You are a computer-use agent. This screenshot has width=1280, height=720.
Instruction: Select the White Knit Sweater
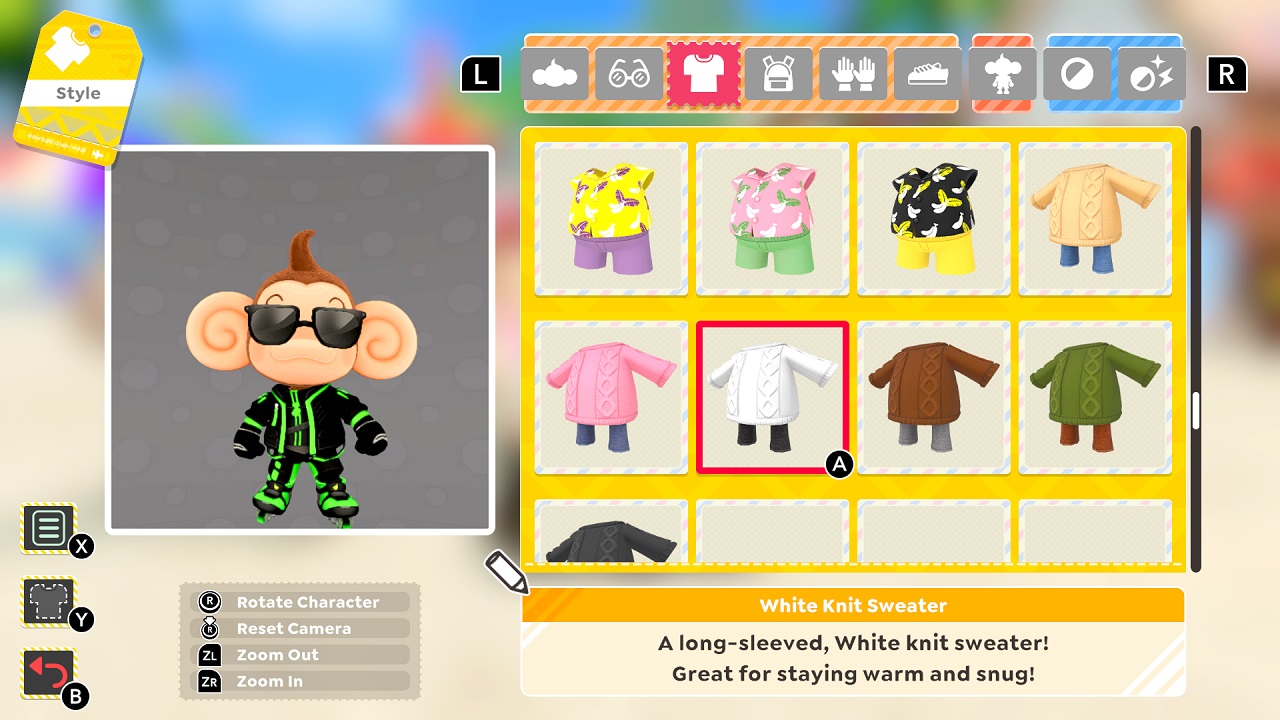(772, 397)
